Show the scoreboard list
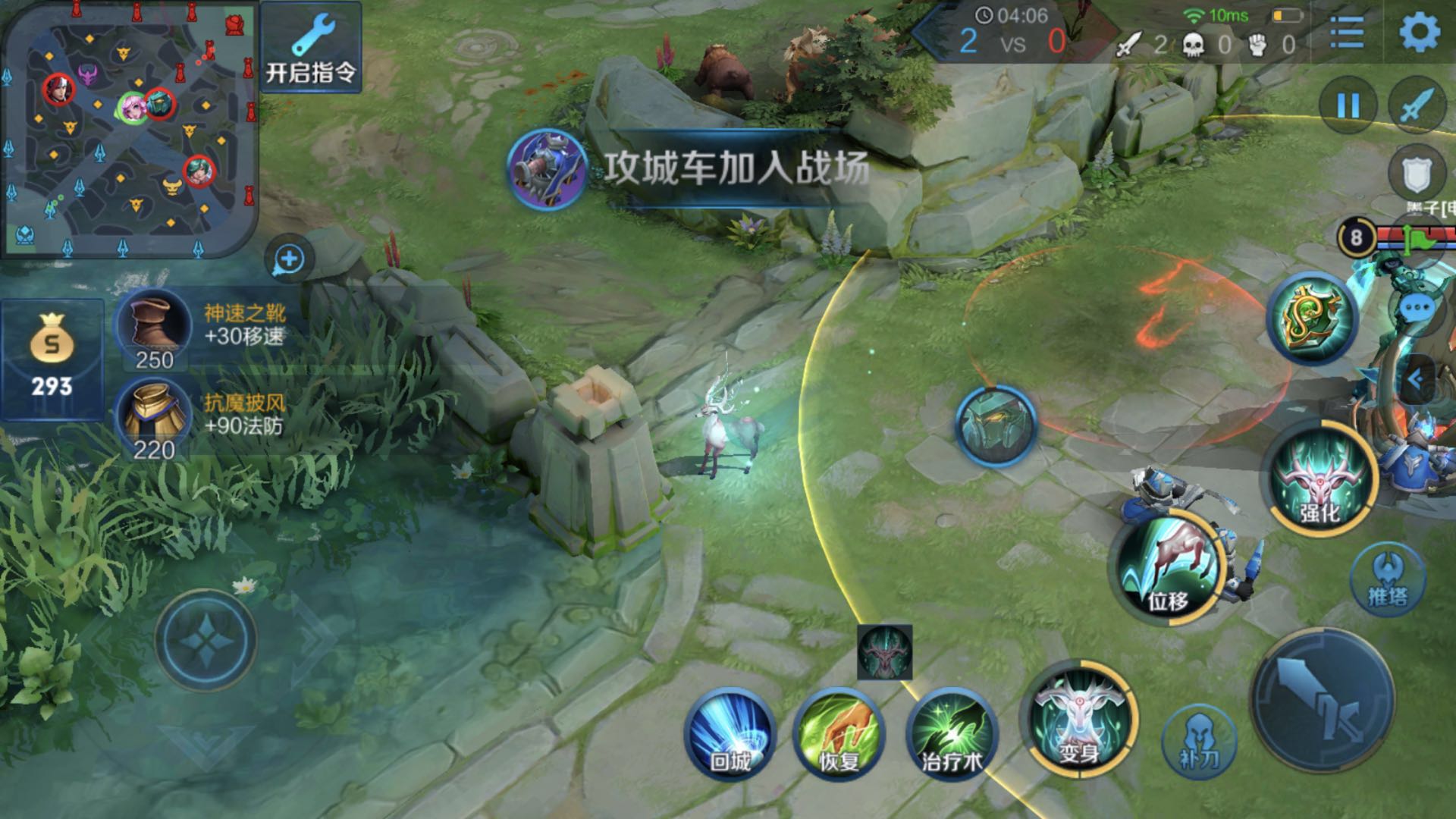 click(1348, 33)
